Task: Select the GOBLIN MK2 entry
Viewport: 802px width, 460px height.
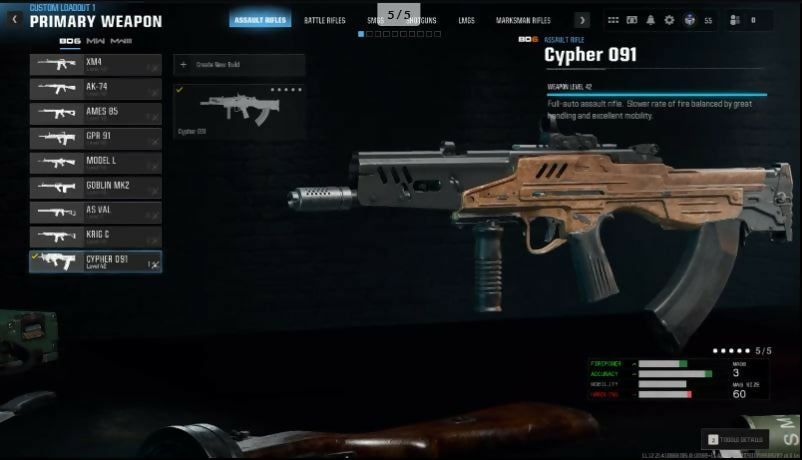Action: coord(95,187)
